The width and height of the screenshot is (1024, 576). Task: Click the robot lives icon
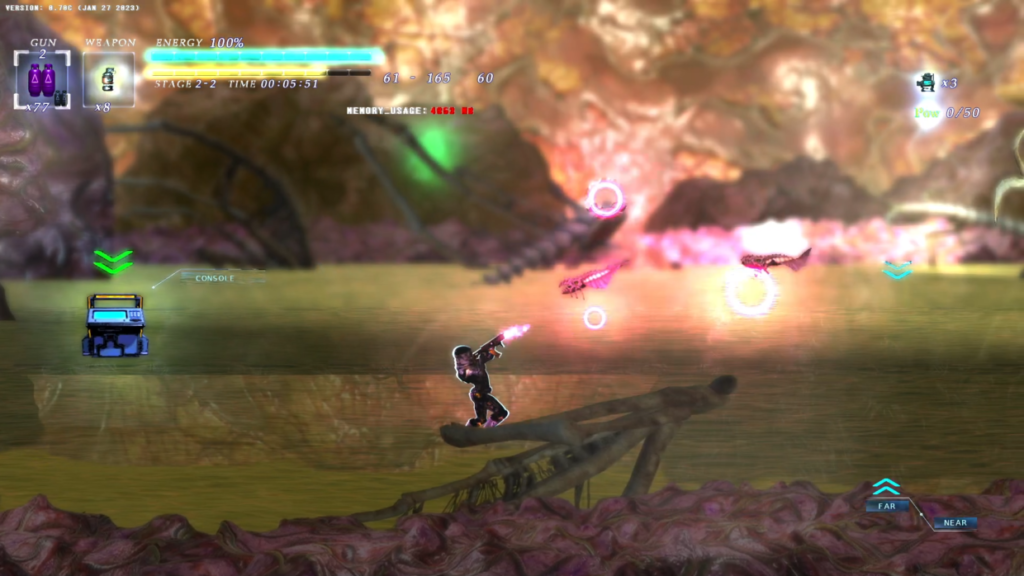pyautogui.click(x=926, y=83)
